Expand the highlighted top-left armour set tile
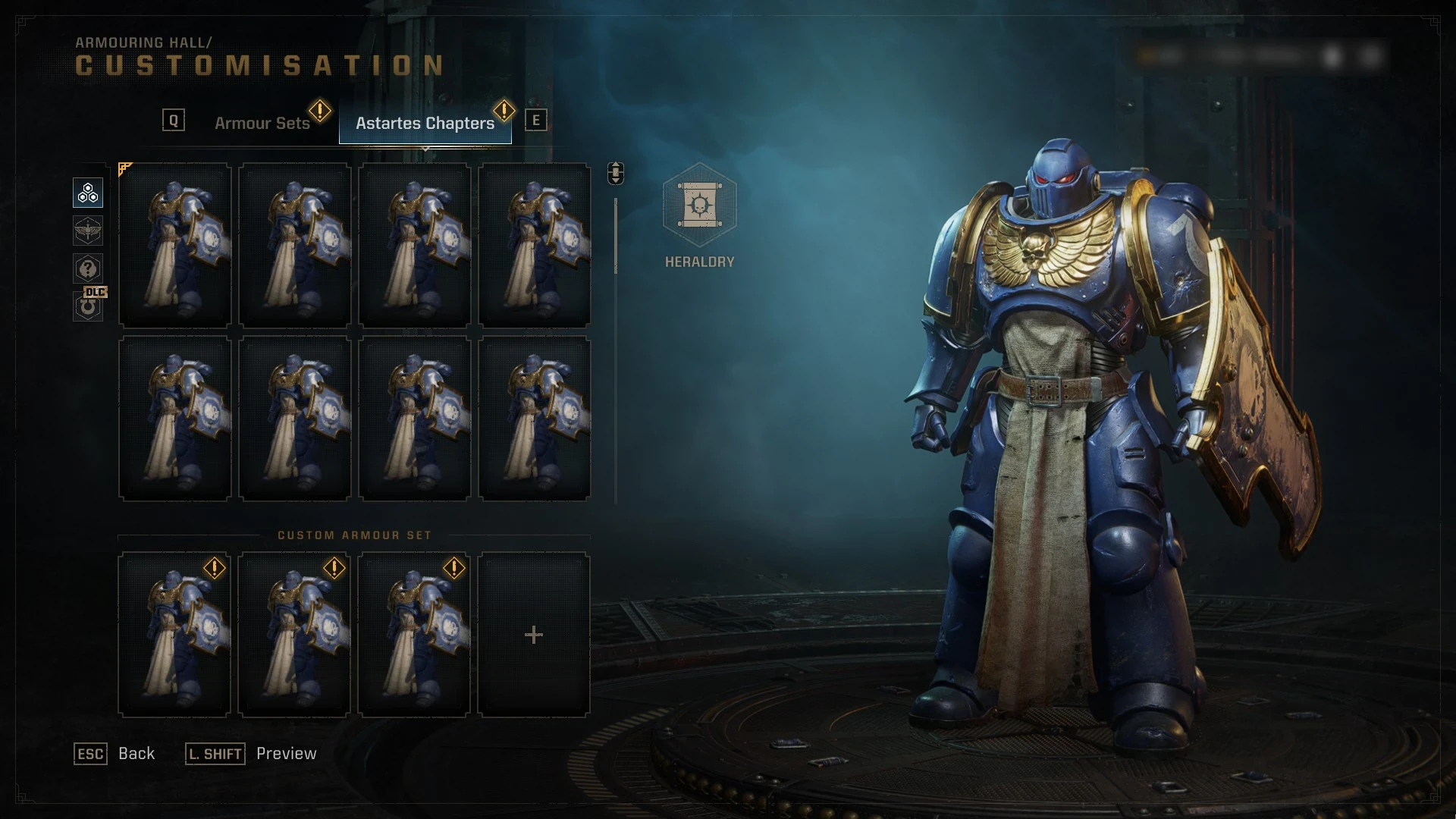The height and width of the screenshot is (819, 1456). pos(174,244)
